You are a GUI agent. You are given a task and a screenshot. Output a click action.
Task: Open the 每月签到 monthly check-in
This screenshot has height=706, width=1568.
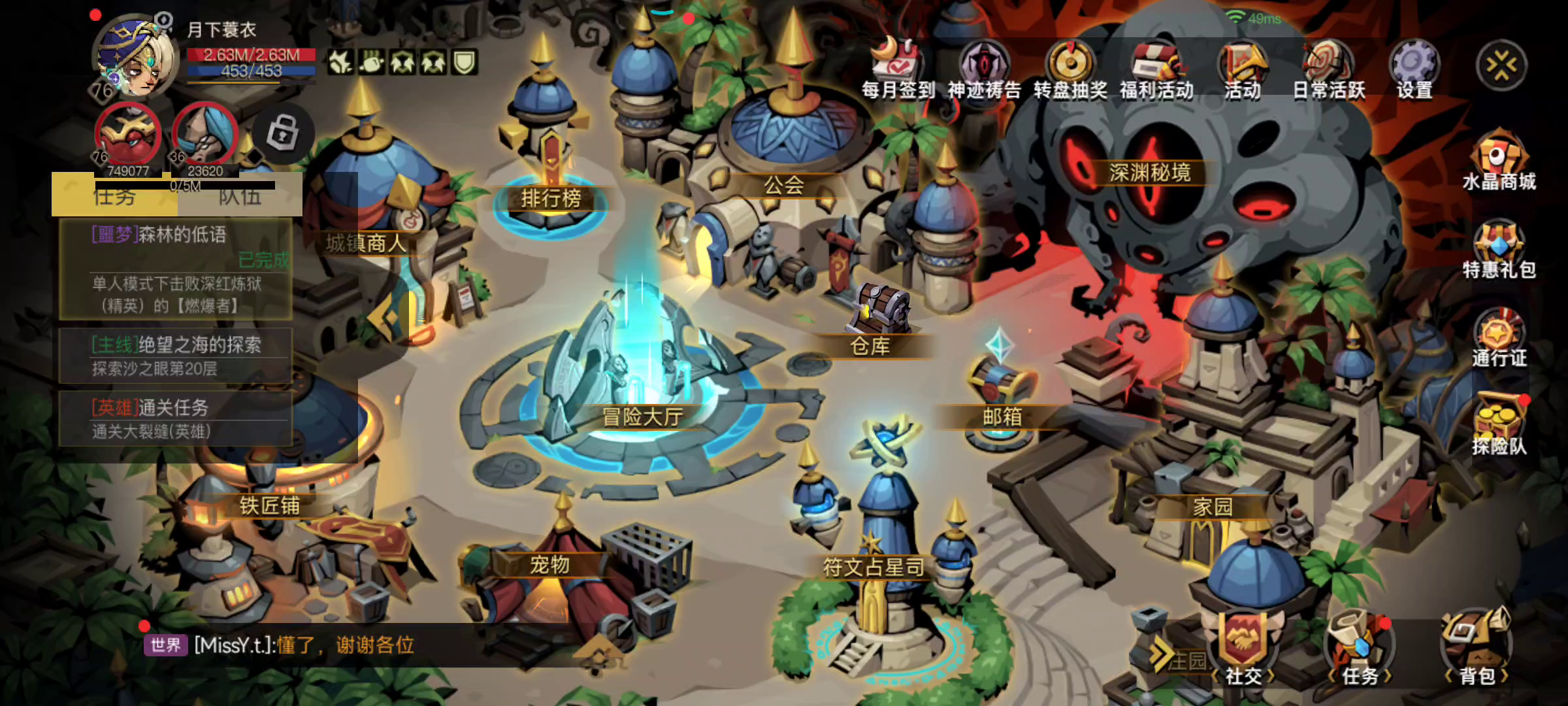[898, 67]
